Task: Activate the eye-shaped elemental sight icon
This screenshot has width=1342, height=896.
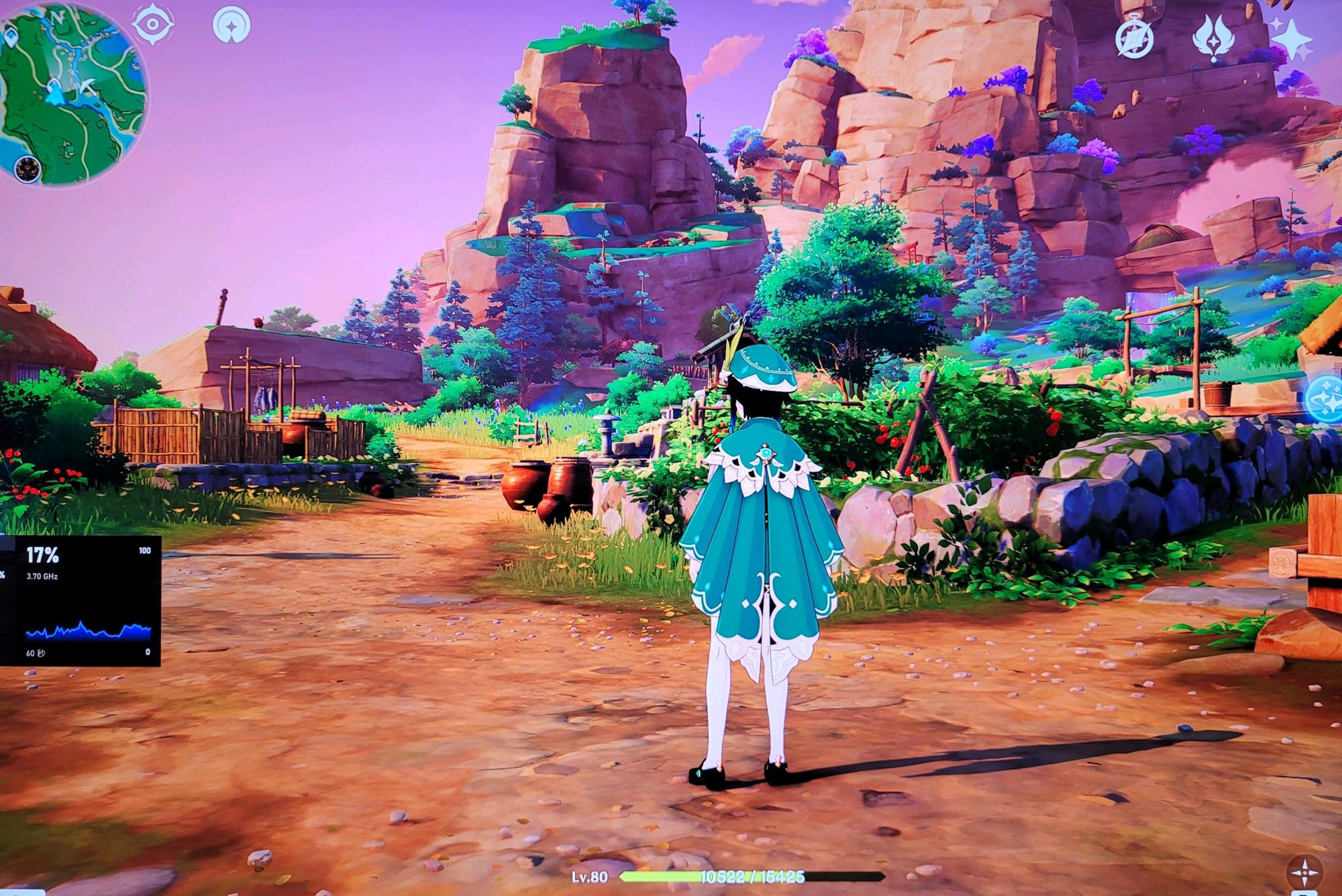Action: (x=154, y=25)
